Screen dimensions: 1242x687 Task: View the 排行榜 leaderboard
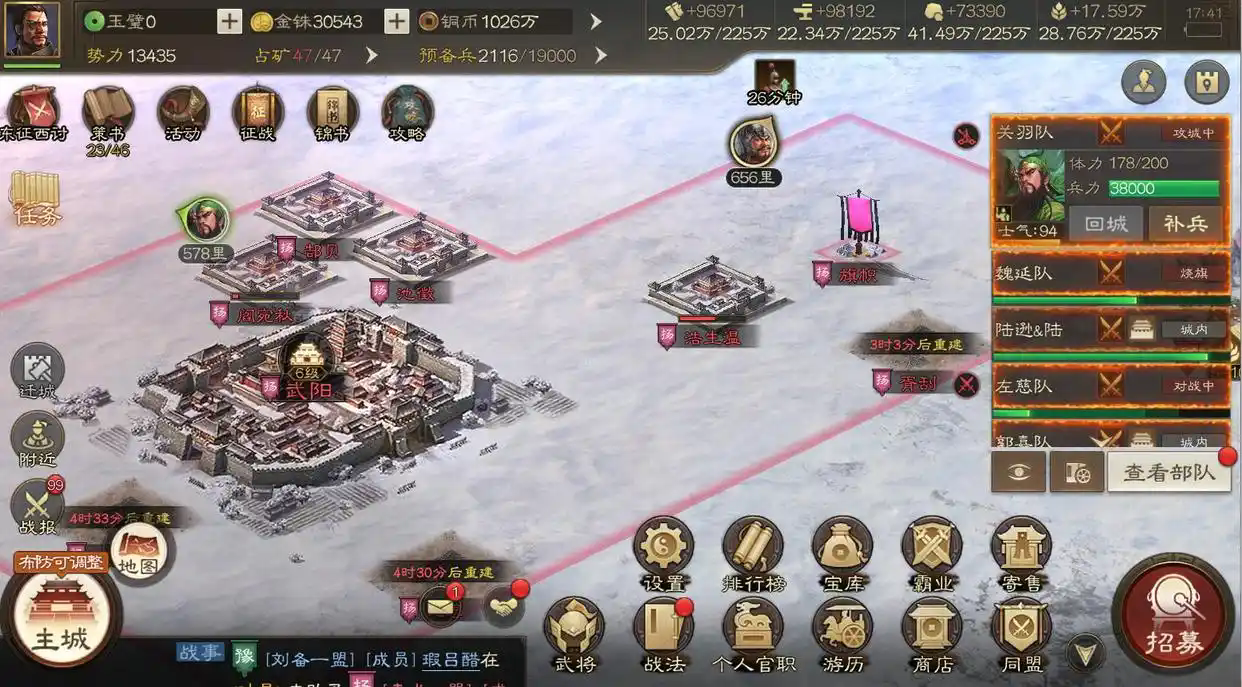(x=752, y=552)
